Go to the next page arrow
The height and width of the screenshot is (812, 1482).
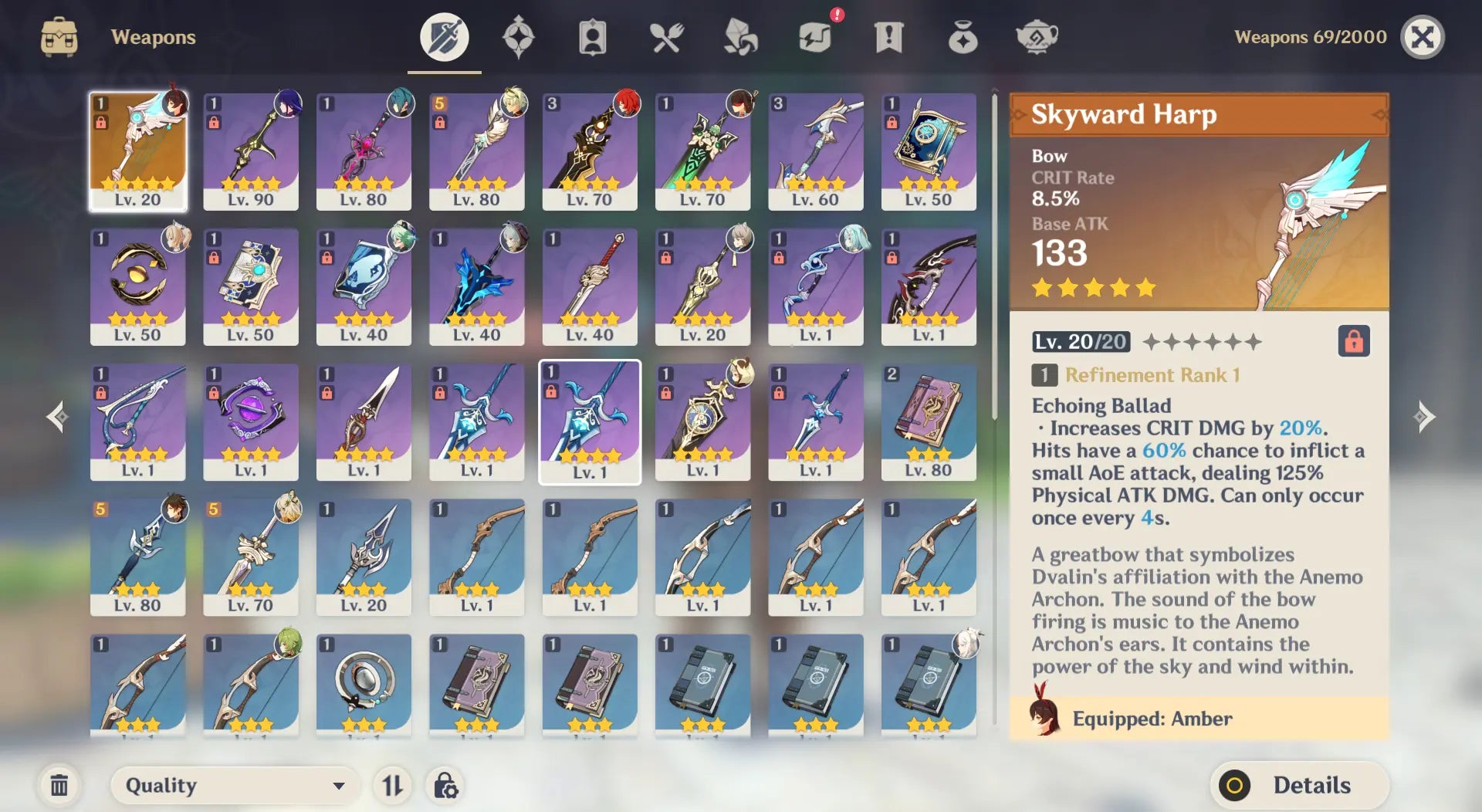coord(1424,417)
